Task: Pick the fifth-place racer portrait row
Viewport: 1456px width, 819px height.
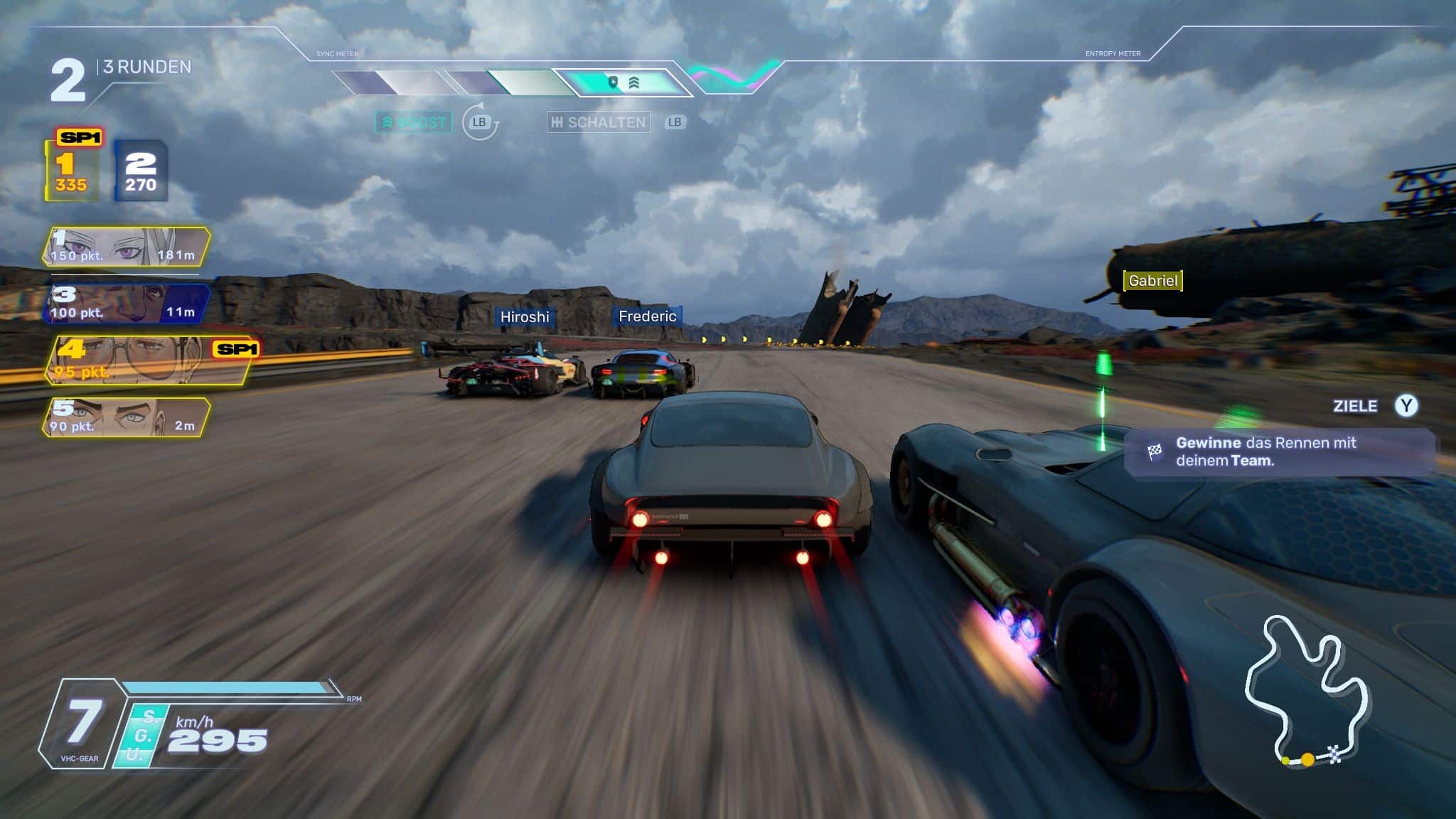Action: 127,417
